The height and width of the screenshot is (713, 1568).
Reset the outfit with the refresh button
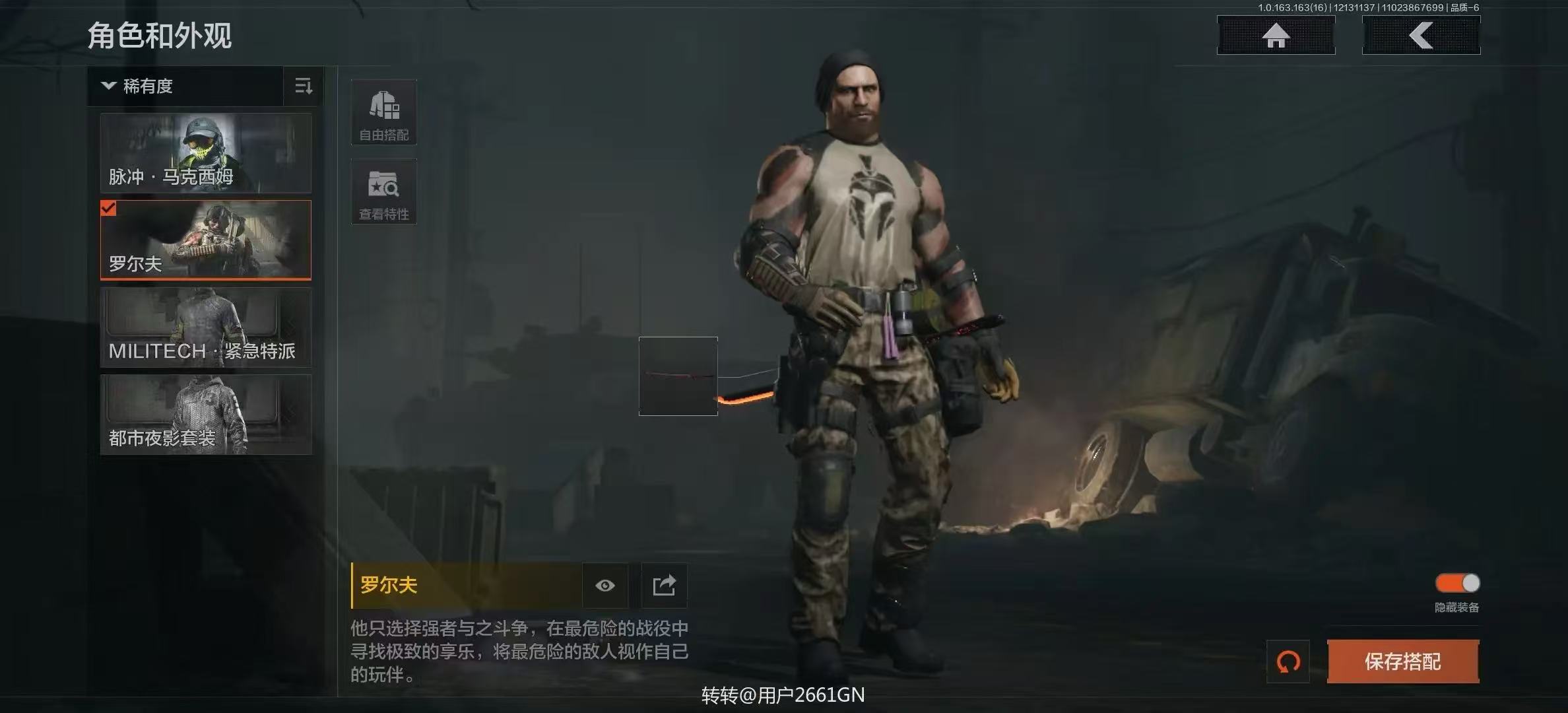click(1288, 662)
